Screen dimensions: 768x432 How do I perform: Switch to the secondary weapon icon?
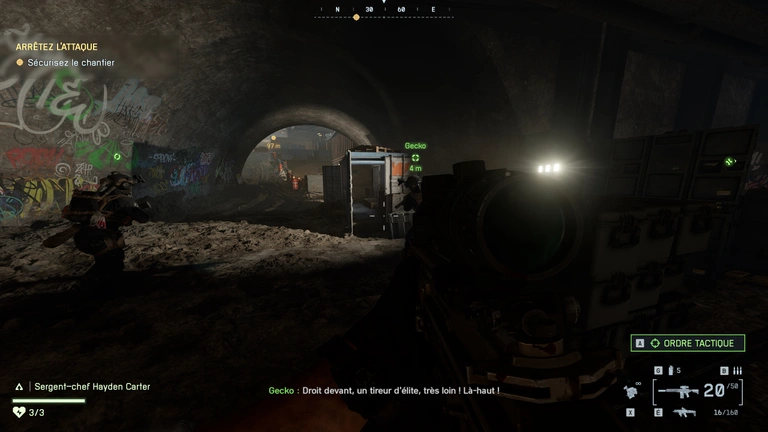coord(685,412)
